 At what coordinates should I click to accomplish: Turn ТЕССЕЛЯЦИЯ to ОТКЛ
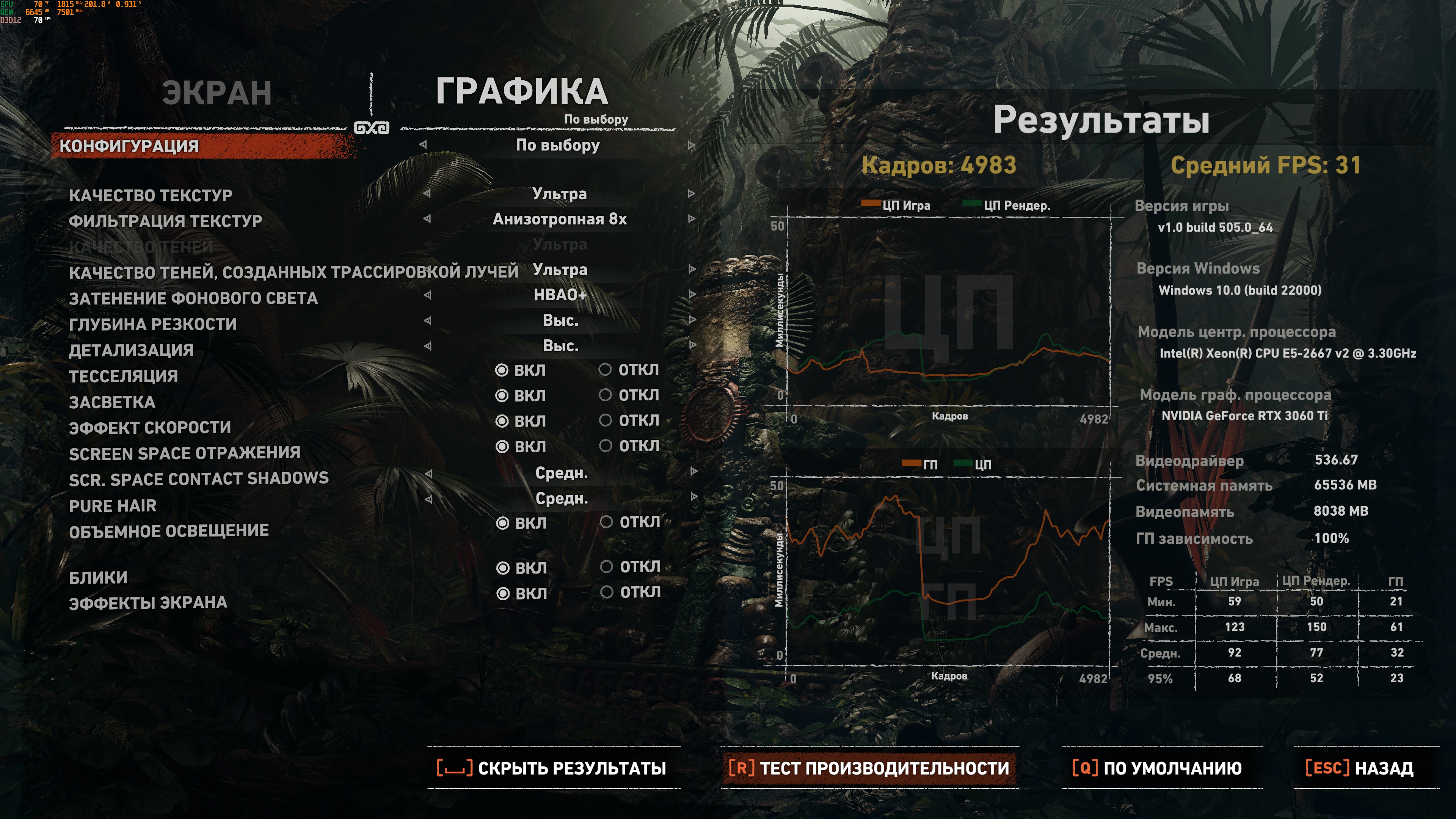click(x=606, y=370)
